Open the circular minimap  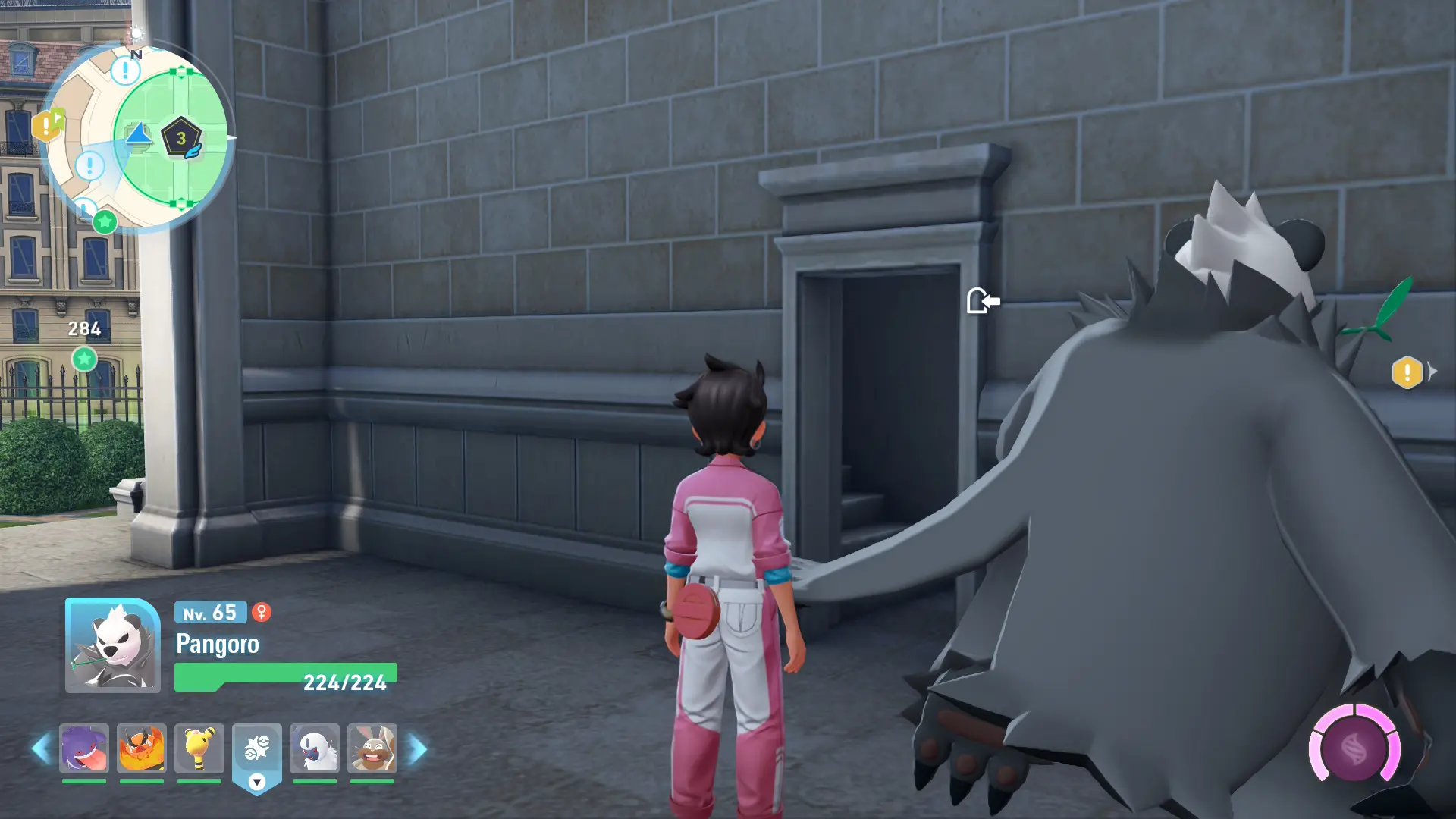point(137,138)
